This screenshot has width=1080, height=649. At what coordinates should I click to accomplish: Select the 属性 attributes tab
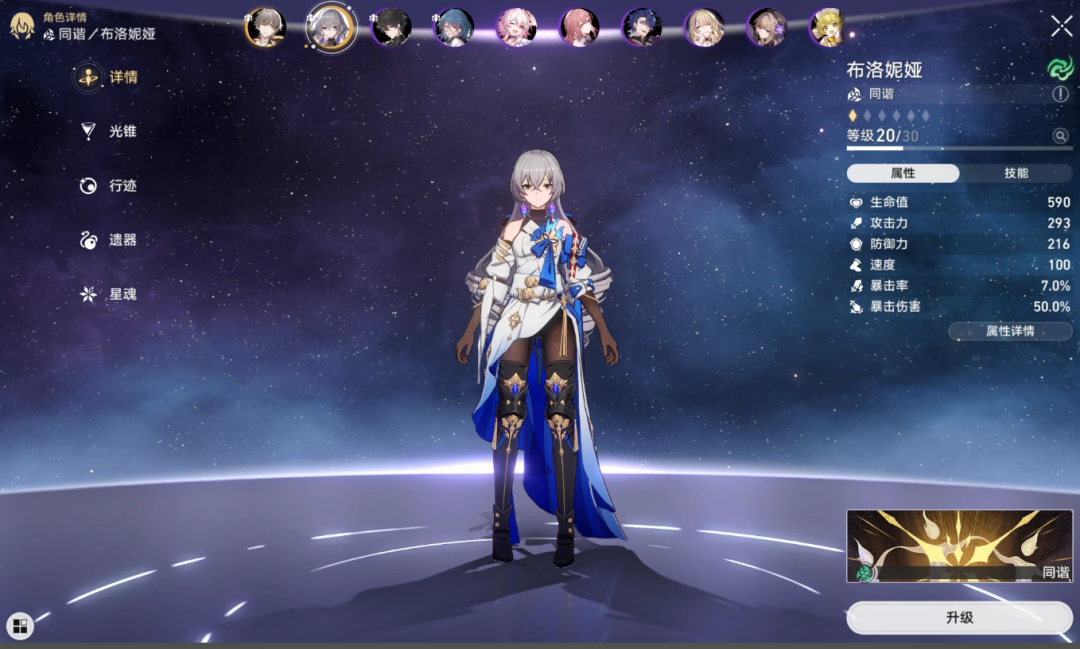[903, 173]
